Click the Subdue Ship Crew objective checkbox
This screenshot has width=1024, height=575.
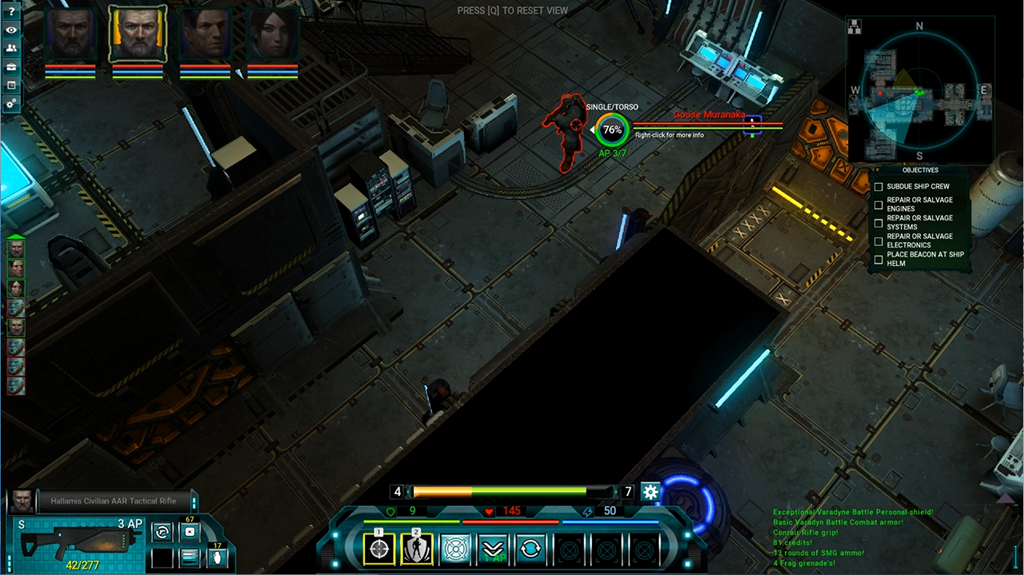pos(879,187)
